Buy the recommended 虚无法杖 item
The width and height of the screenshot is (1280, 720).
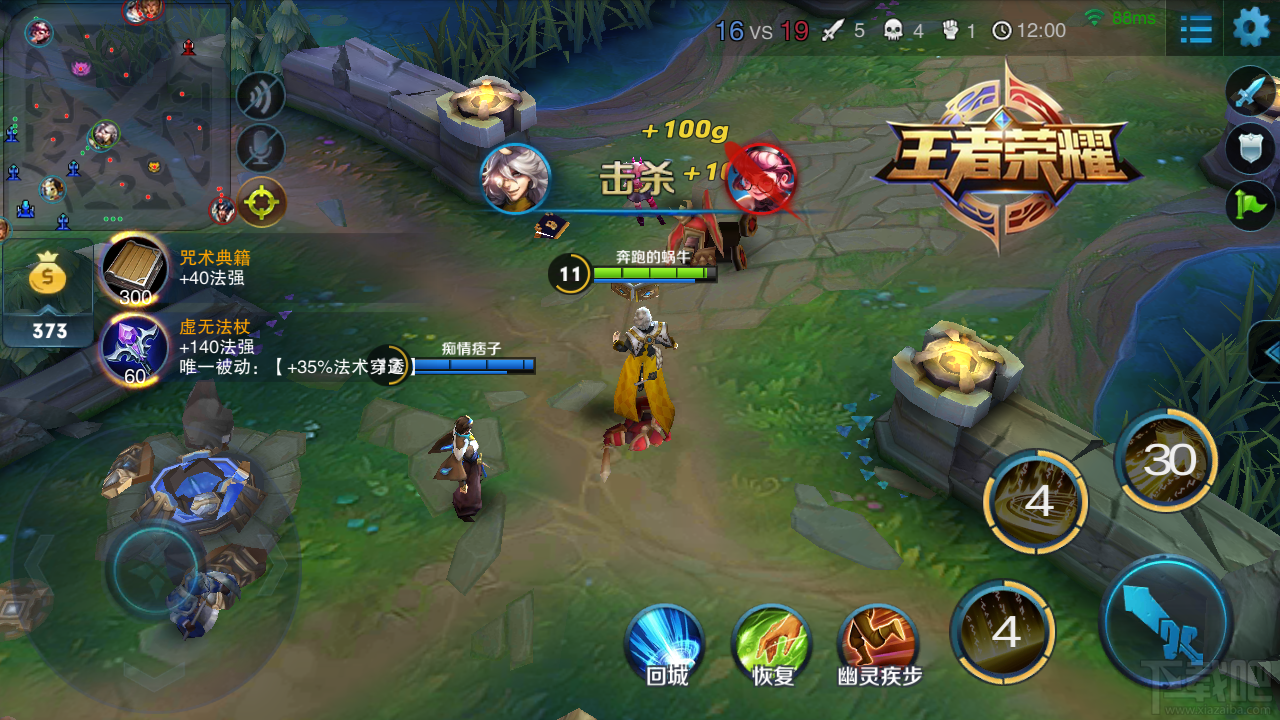tap(134, 347)
